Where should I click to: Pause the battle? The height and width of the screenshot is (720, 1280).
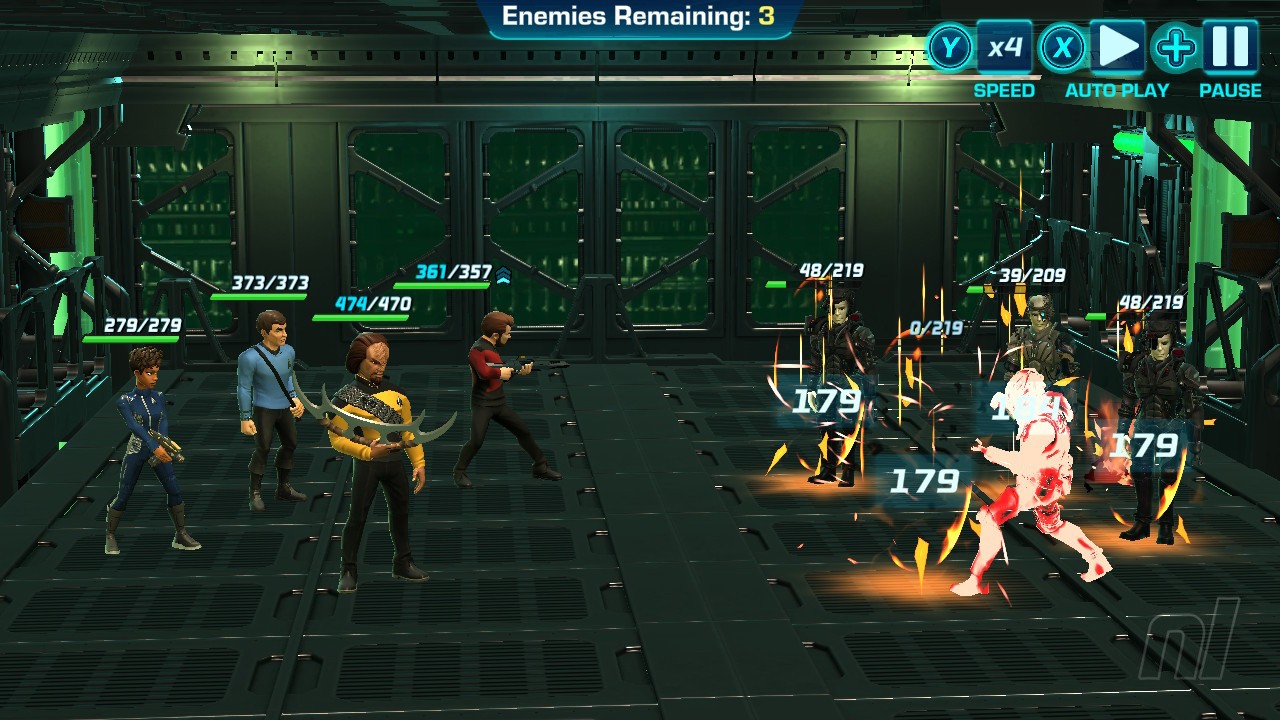pyautogui.click(x=1230, y=47)
